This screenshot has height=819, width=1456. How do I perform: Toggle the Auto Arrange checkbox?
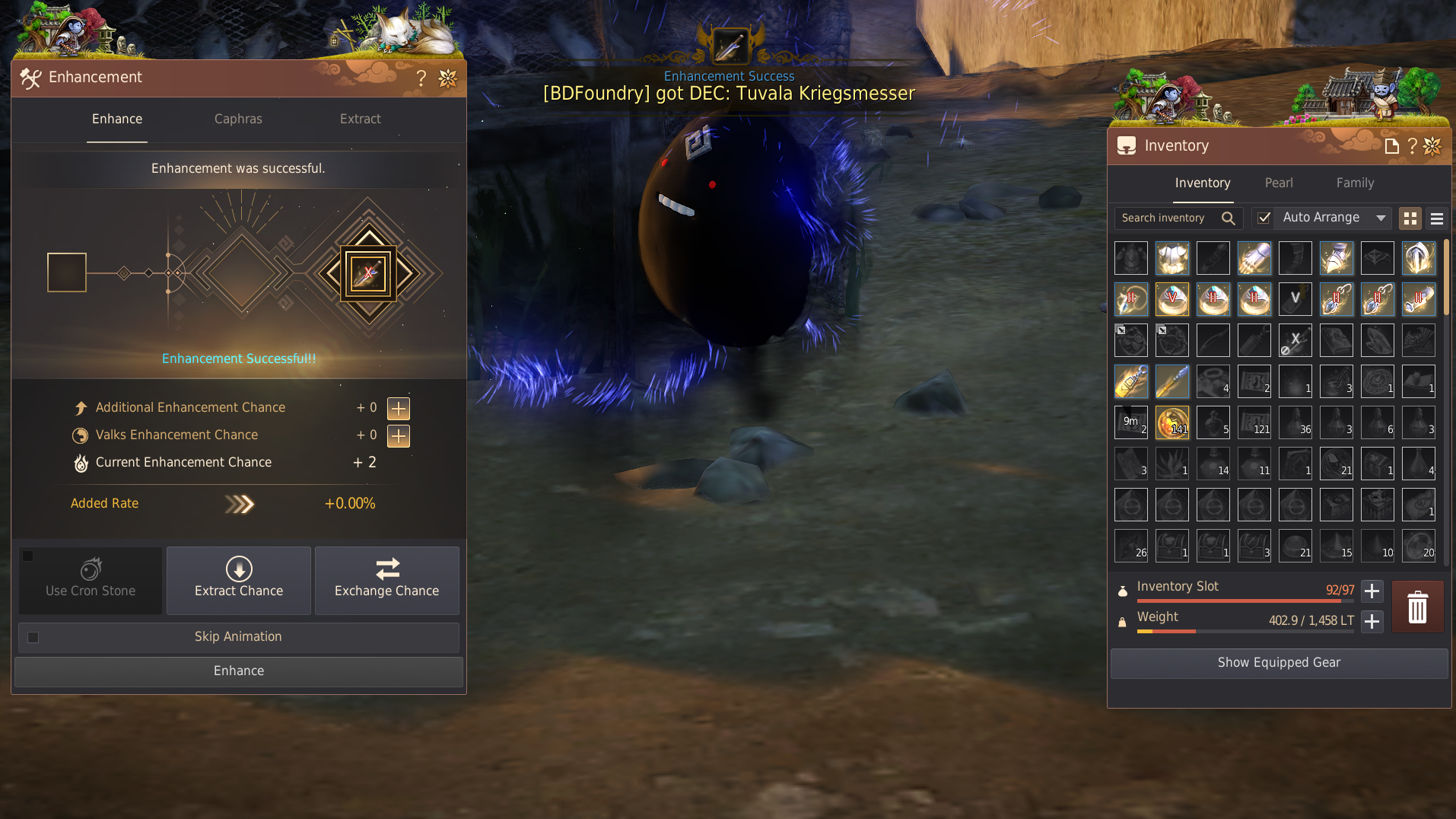(x=1264, y=218)
